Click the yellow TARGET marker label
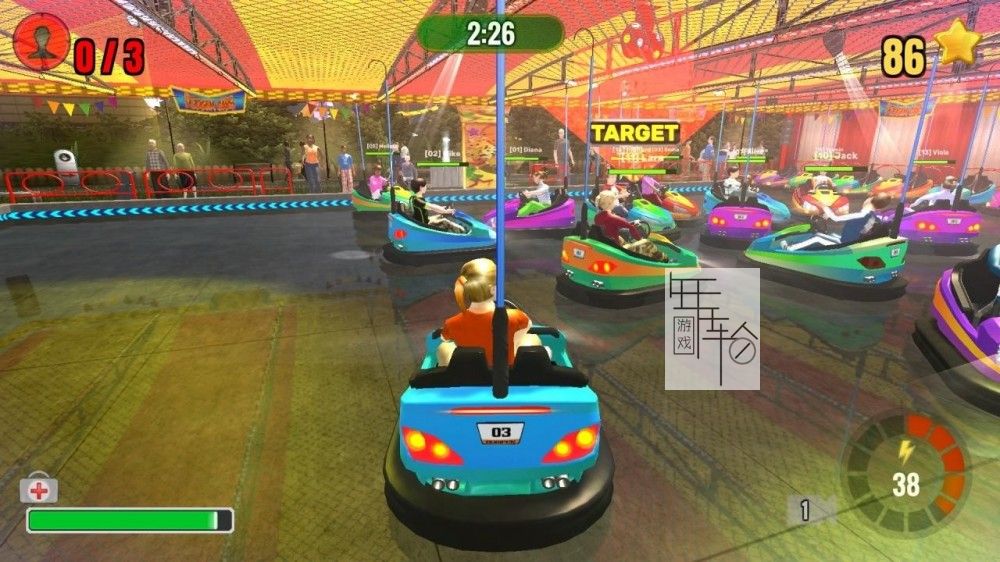 634,133
